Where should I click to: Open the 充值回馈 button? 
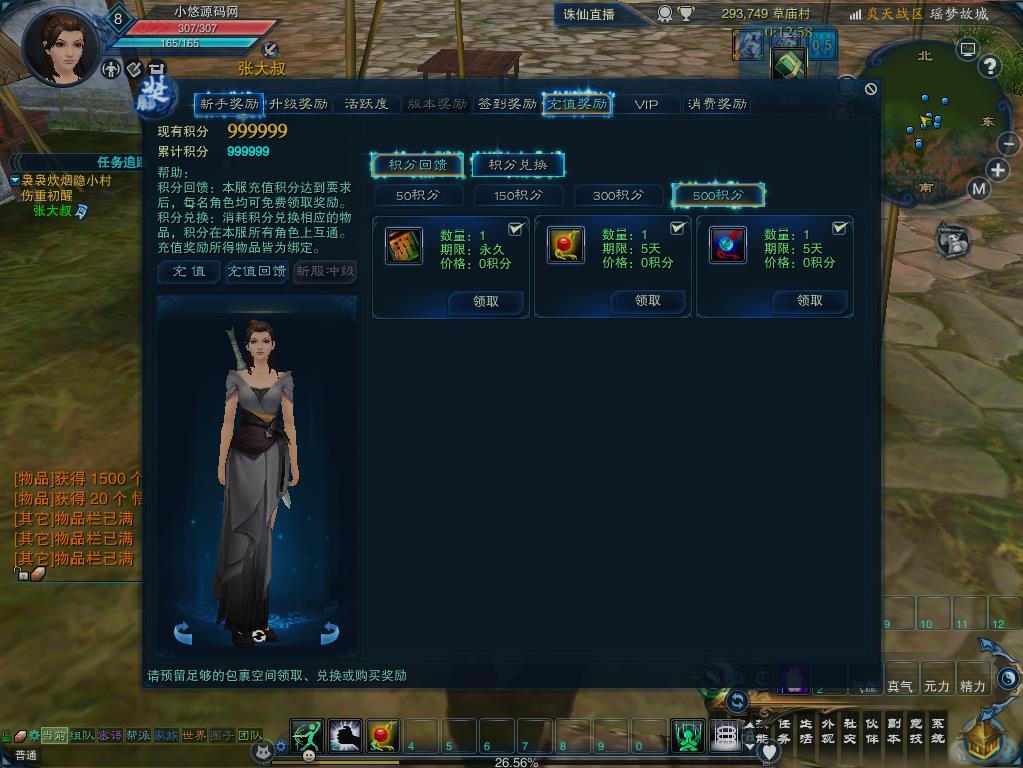coord(256,271)
